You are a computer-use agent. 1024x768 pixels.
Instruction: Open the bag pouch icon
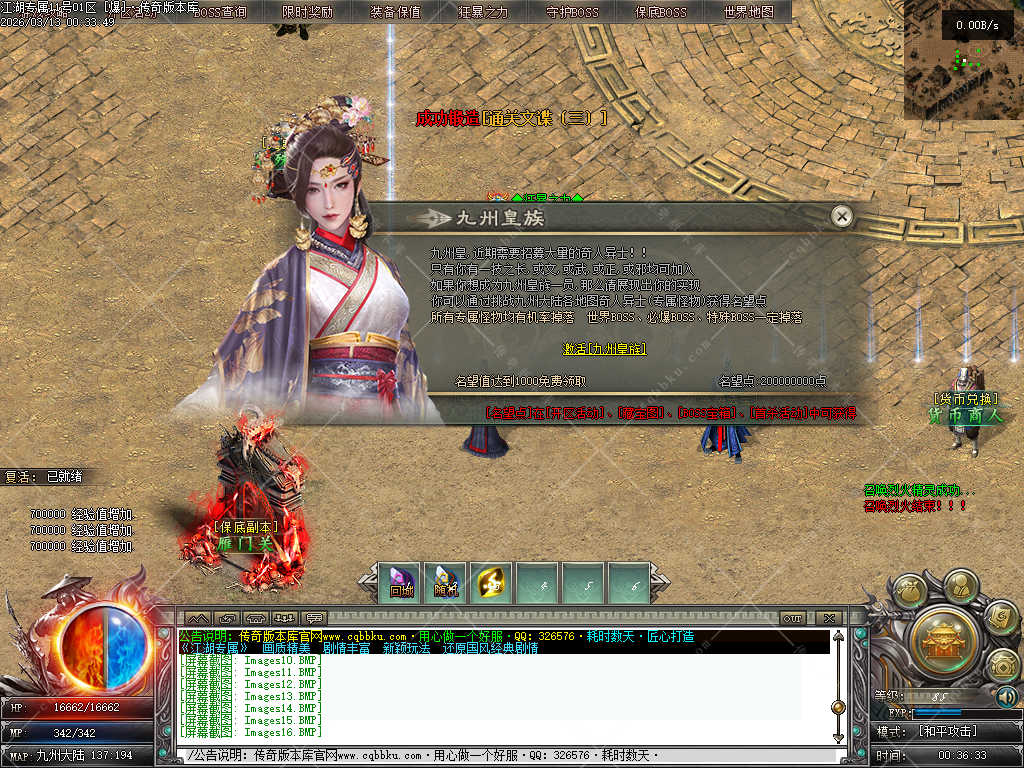click(911, 591)
